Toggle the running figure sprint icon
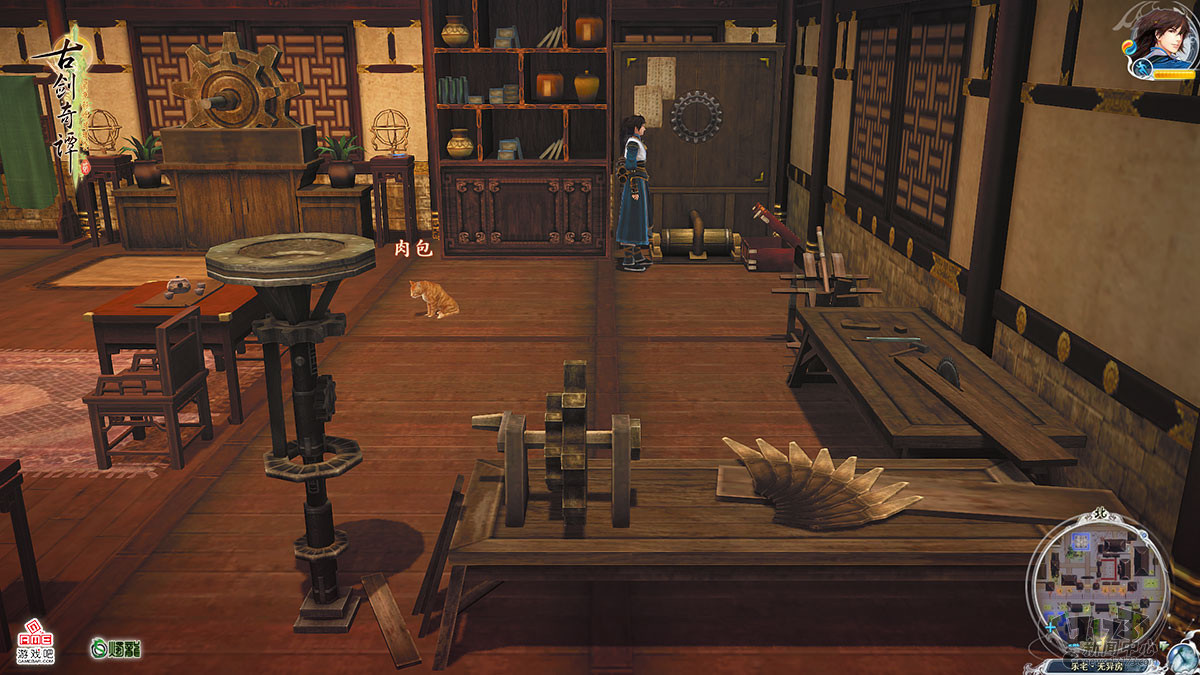 click(1140, 69)
